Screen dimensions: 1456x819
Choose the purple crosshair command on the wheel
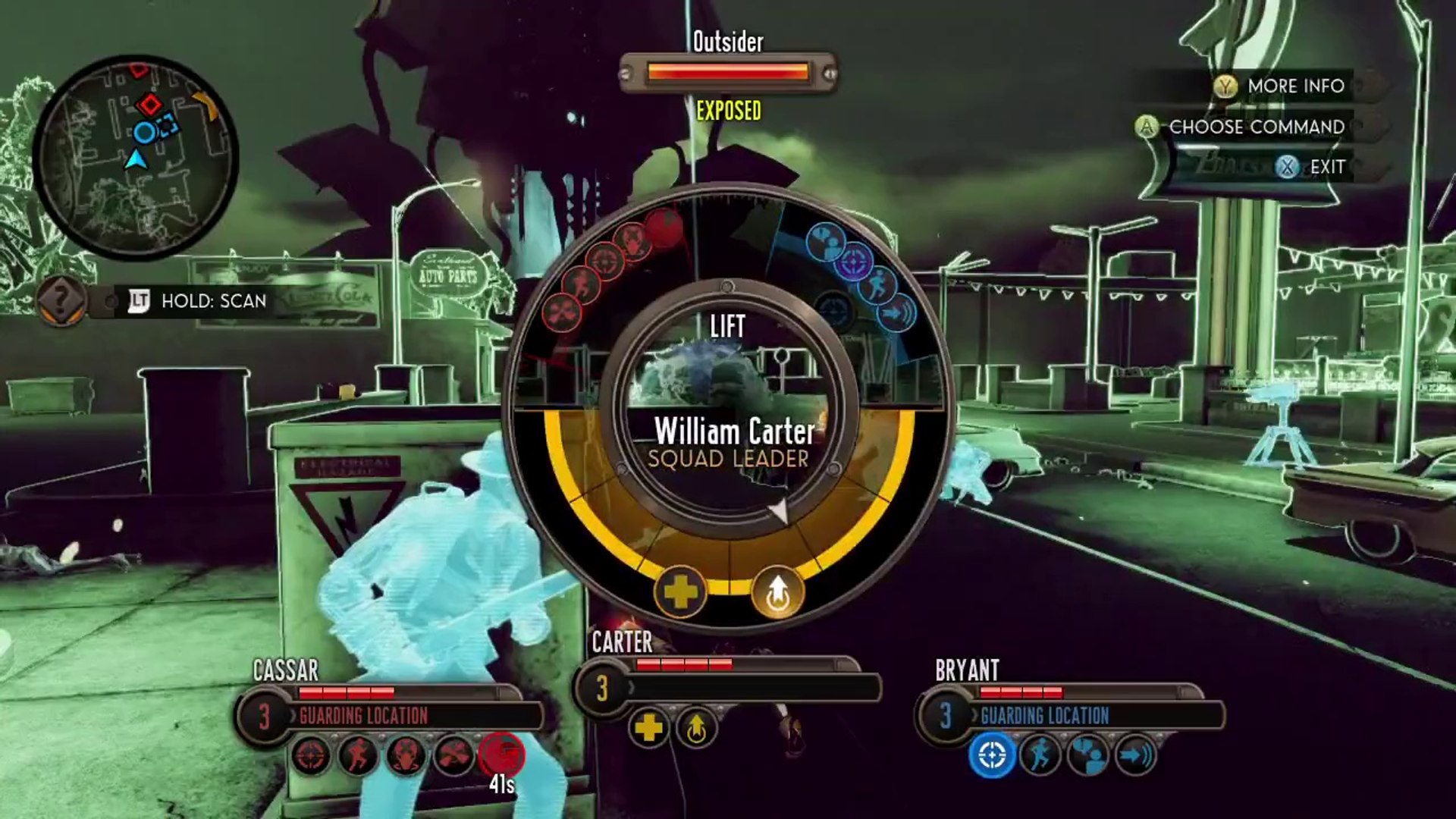click(x=855, y=262)
